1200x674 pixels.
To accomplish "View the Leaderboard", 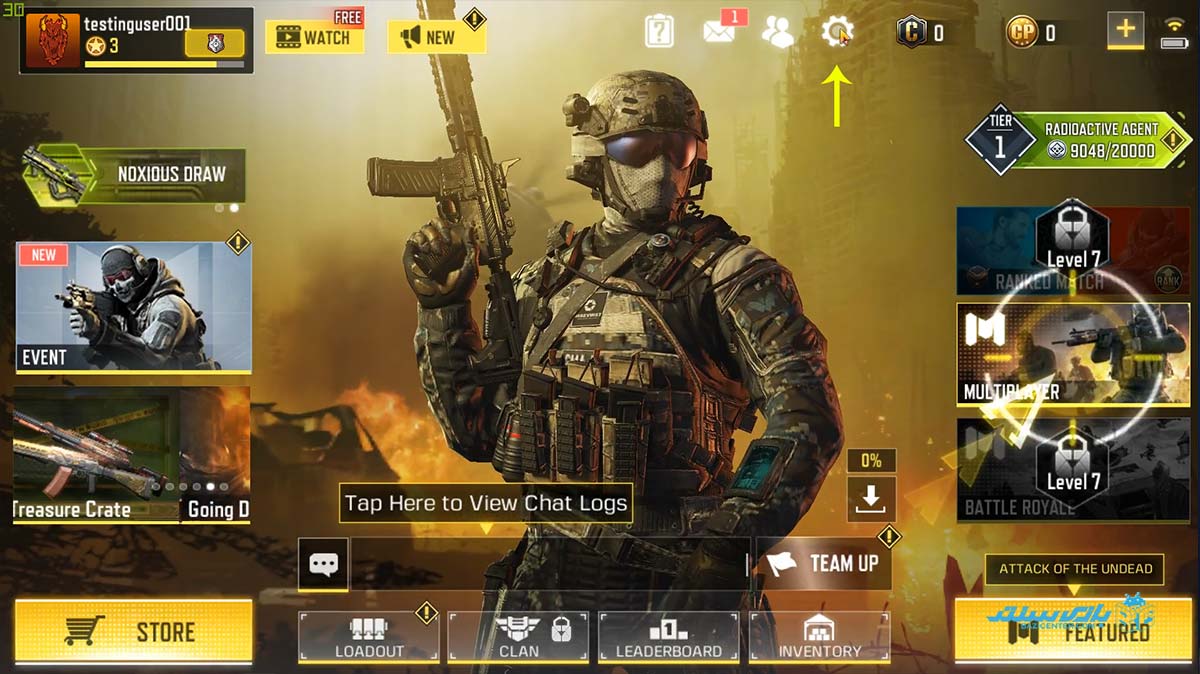I will (x=668, y=637).
